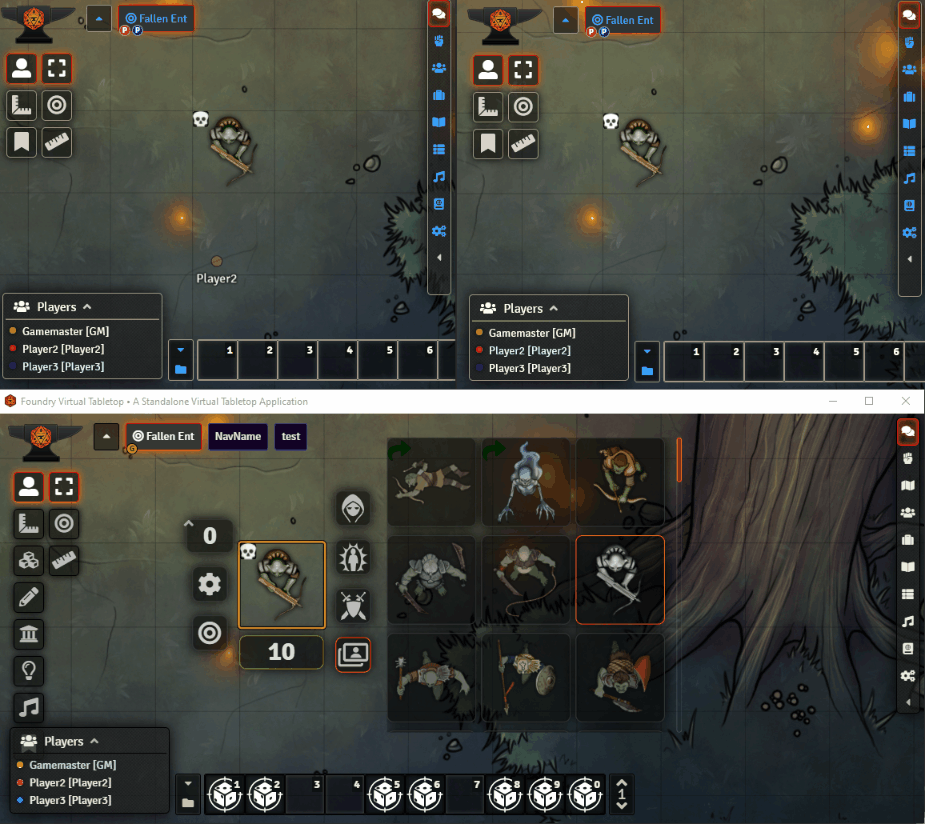925x824 pixels.
Task: Open token configuration gear on token HUD
Action: tap(209, 583)
